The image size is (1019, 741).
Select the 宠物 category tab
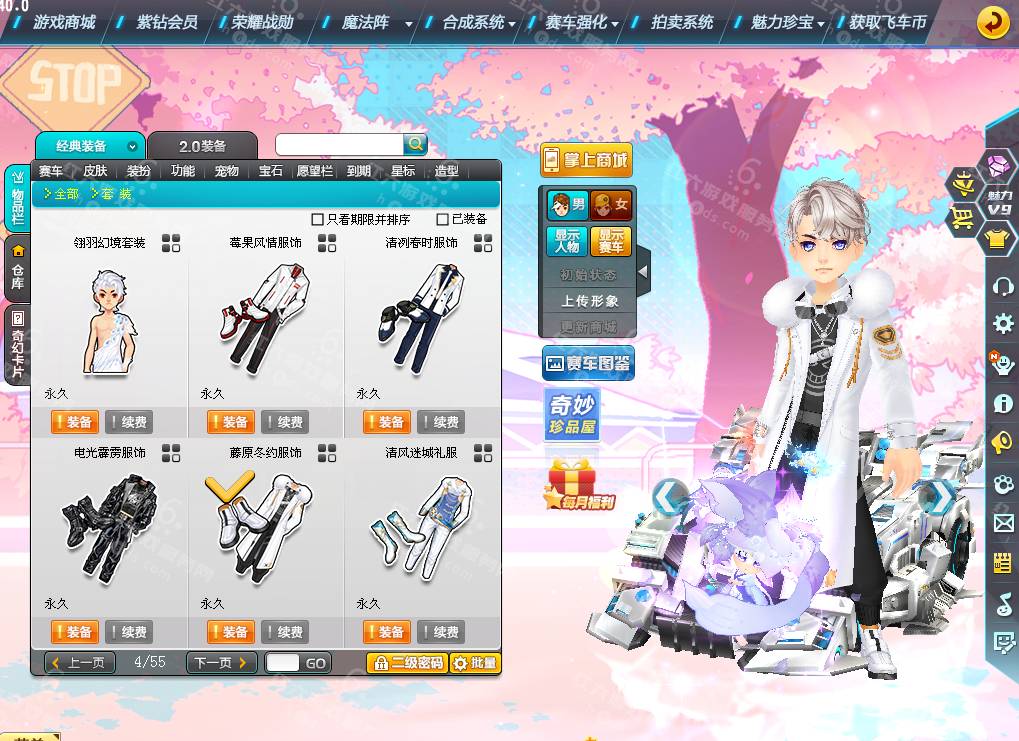tap(227, 171)
